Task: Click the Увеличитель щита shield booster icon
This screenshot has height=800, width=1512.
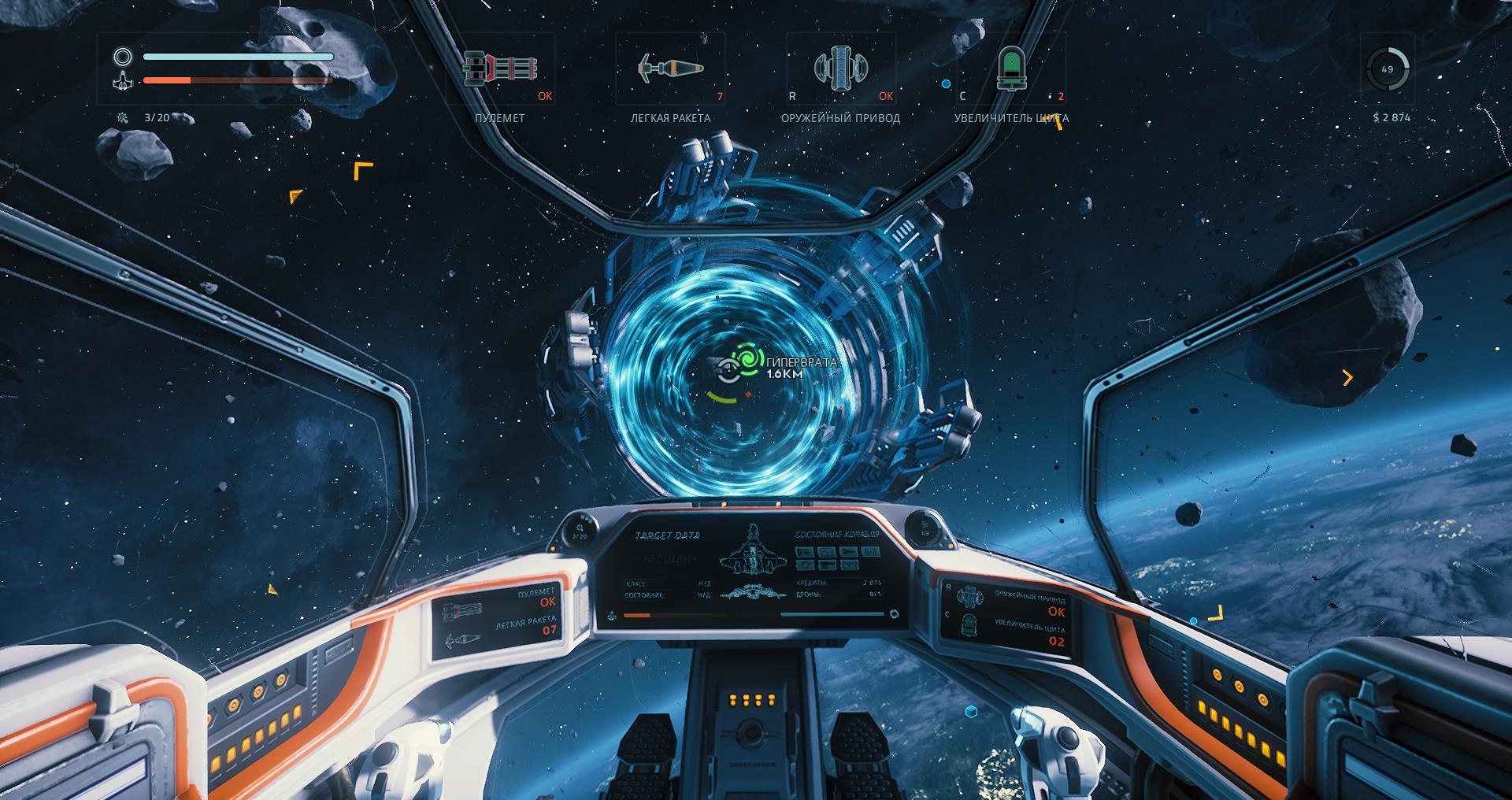Action: (1012, 69)
